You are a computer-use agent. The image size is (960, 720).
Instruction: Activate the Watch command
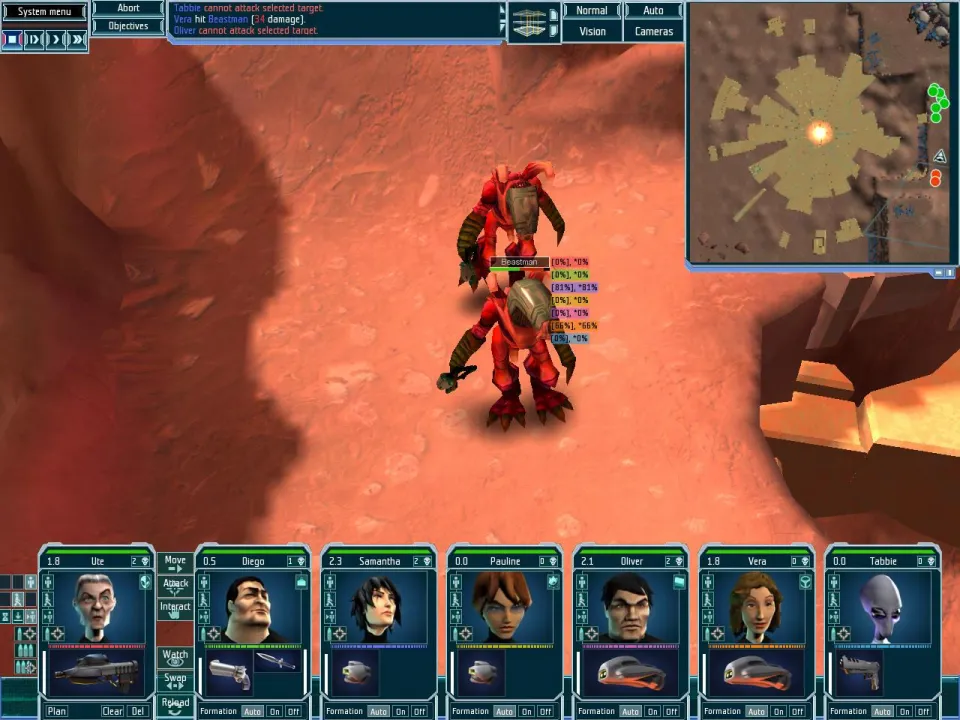(x=175, y=656)
